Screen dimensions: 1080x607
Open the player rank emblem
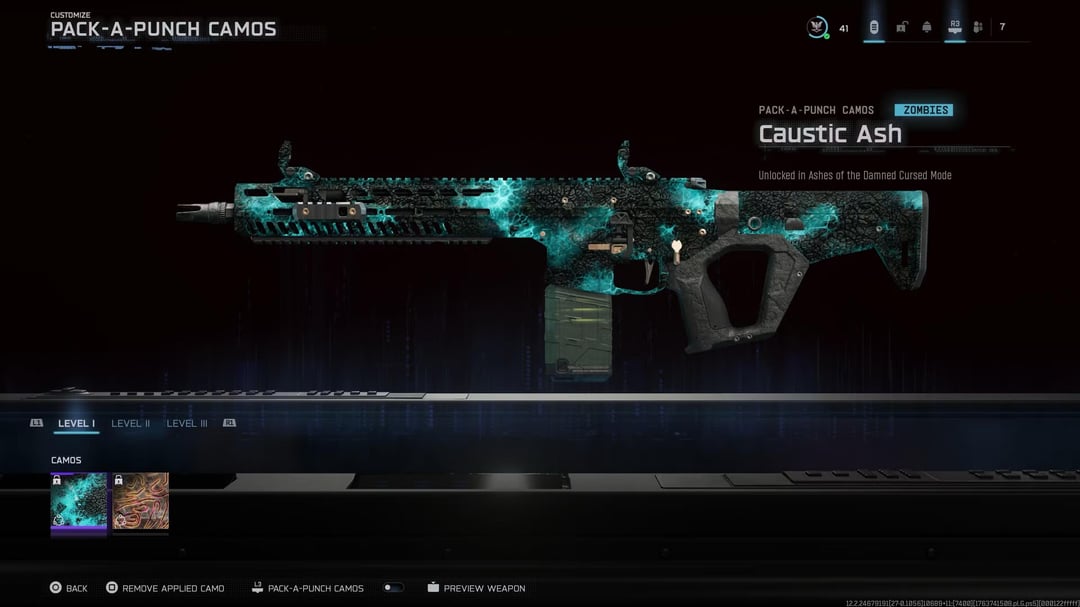click(x=817, y=28)
